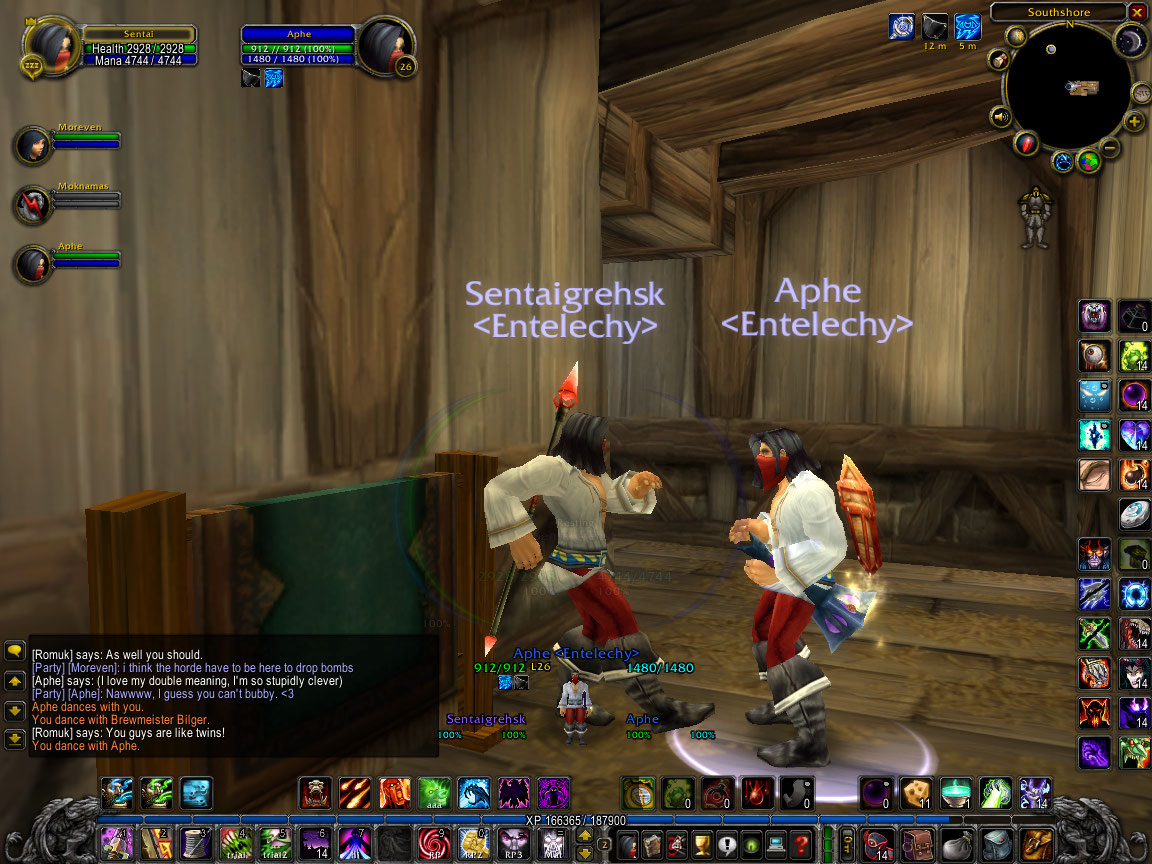This screenshot has width=1152, height=864.
Task: Select party member Moreven's portrait
Action: coord(32,145)
